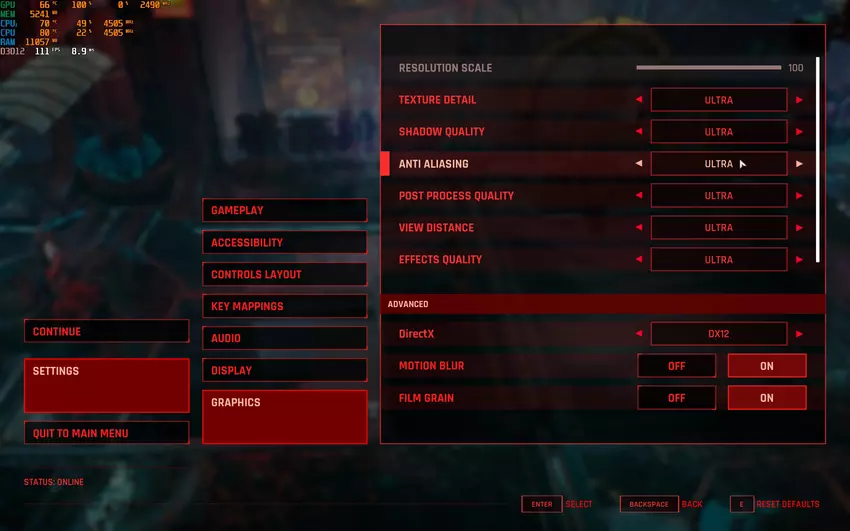Viewport: 850px width, 531px height.
Task: Choose Quit to Main Menu
Action: click(106, 433)
